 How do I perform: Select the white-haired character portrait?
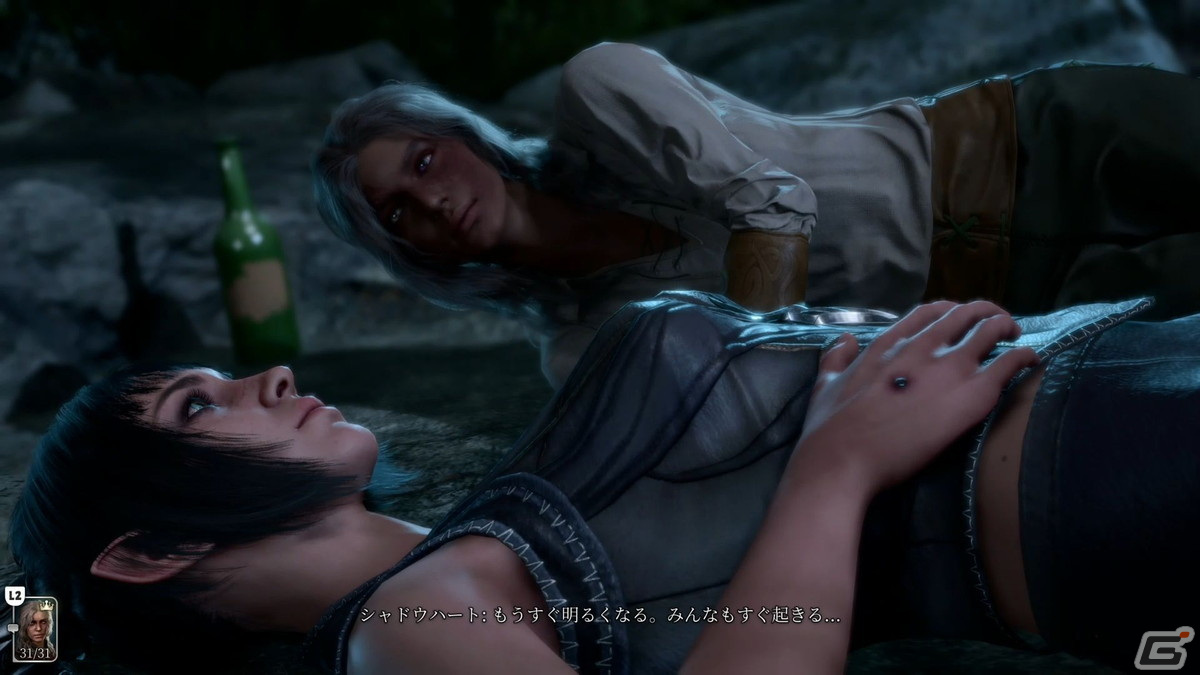(x=36, y=626)
